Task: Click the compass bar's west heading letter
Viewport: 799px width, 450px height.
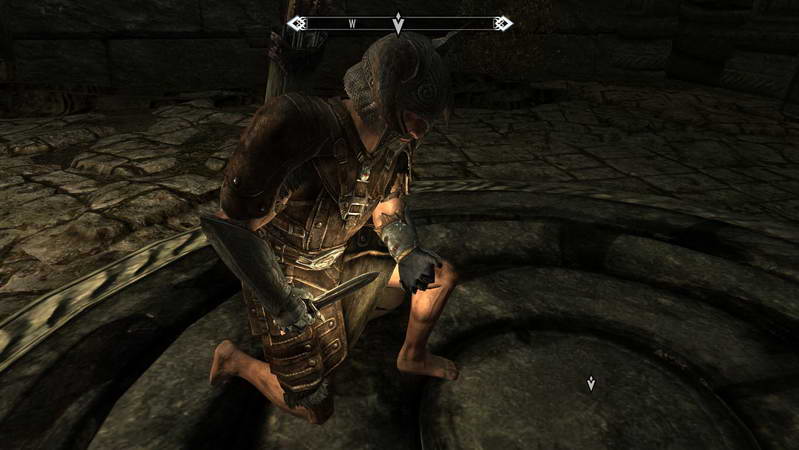Action: (353, 22)
